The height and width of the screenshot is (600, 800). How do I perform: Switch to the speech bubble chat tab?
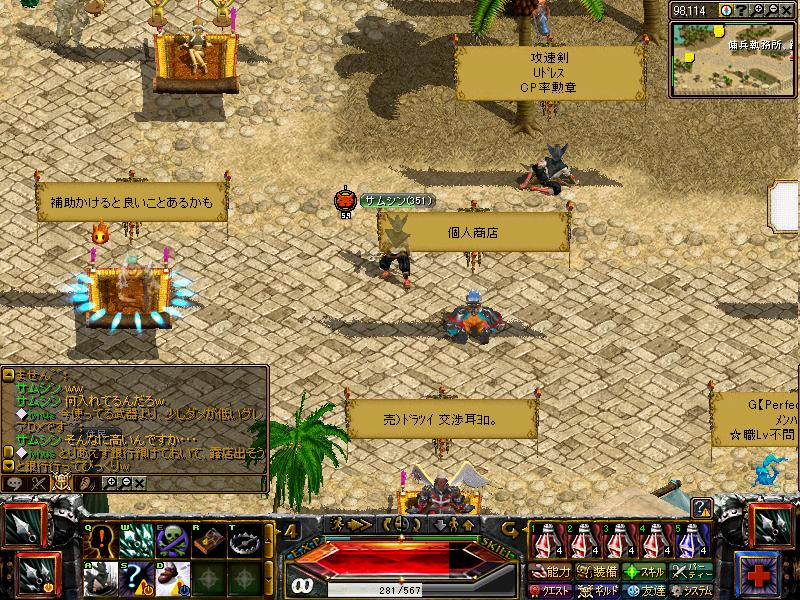[16, 483]
